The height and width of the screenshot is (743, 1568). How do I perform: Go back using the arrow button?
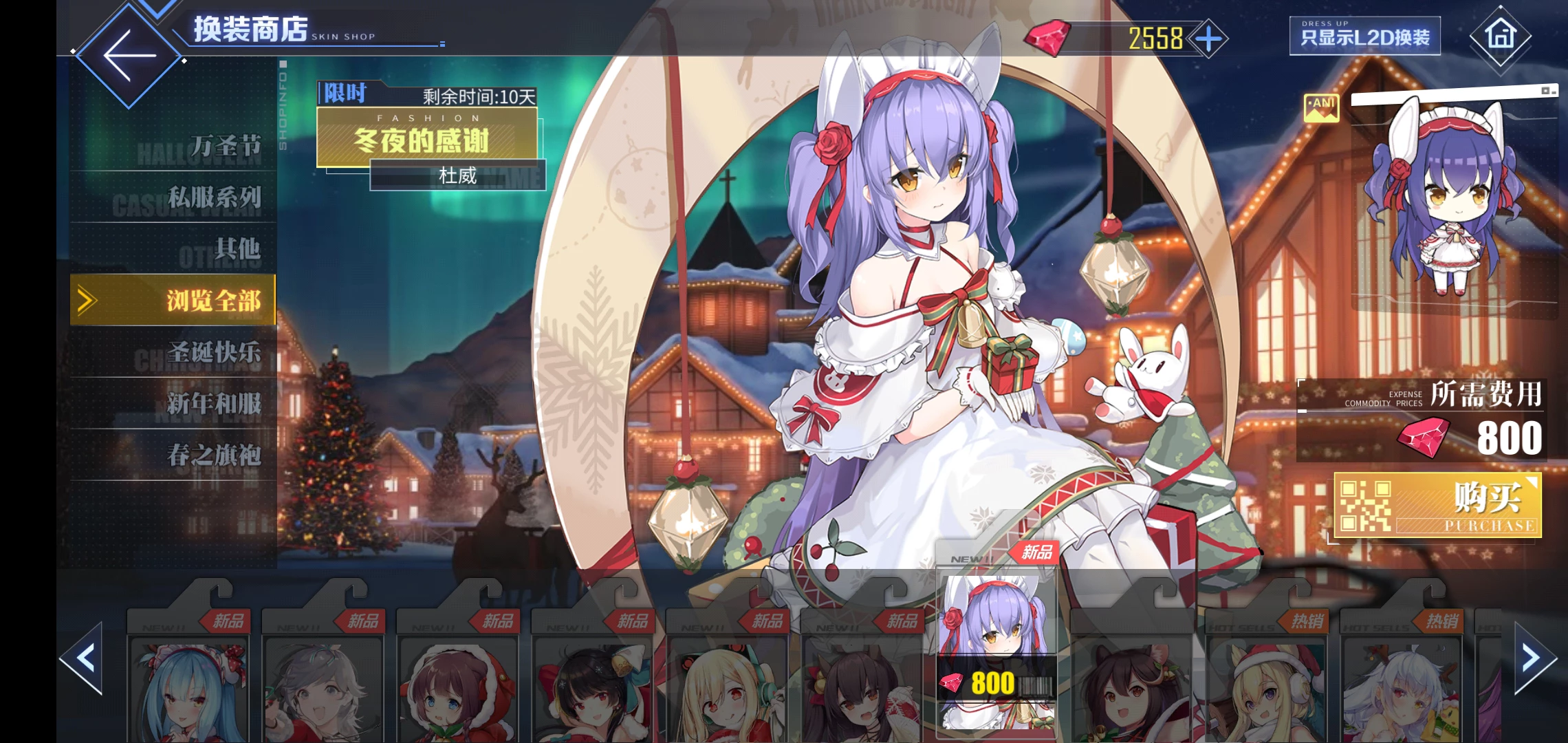click(x=129, y=55)
